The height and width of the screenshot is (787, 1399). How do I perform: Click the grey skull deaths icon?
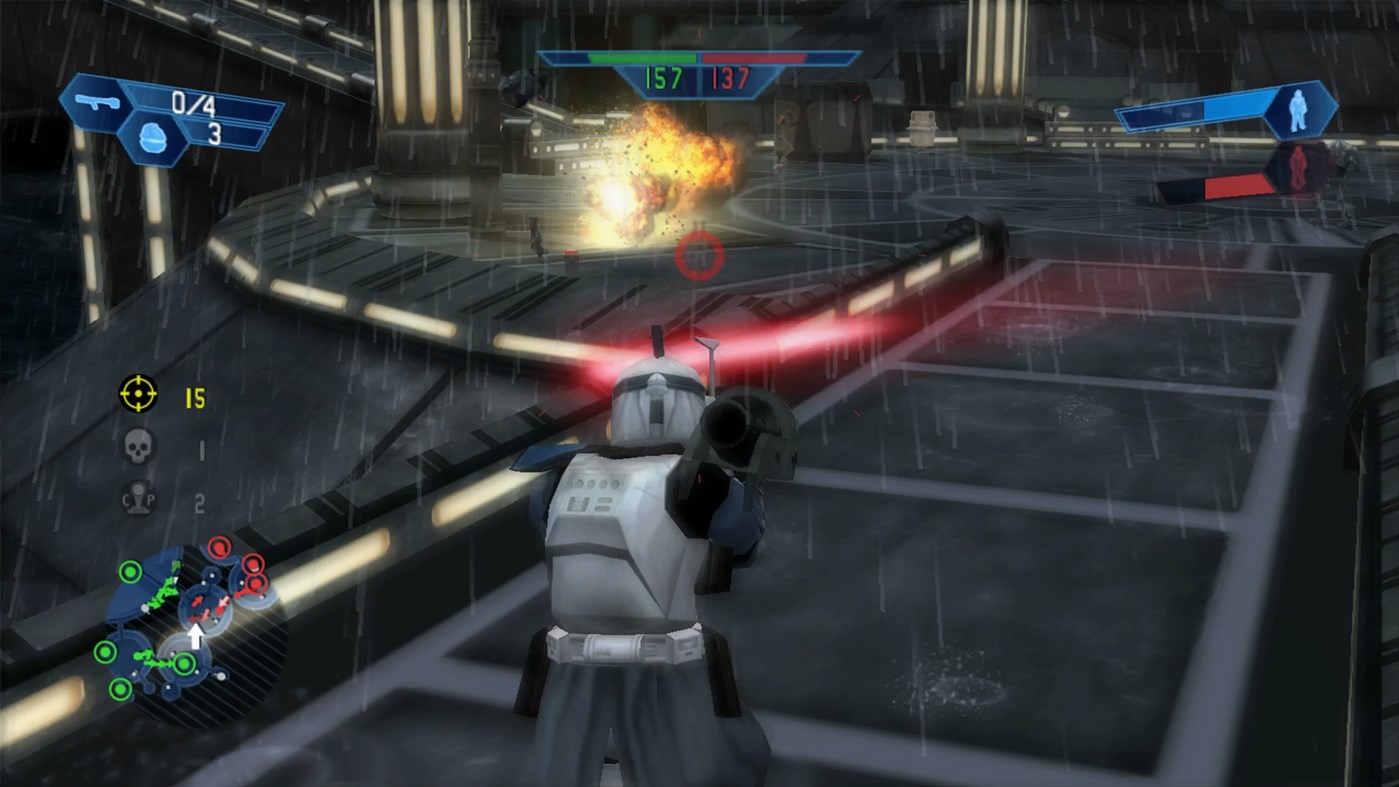click(x=138, y=447)
